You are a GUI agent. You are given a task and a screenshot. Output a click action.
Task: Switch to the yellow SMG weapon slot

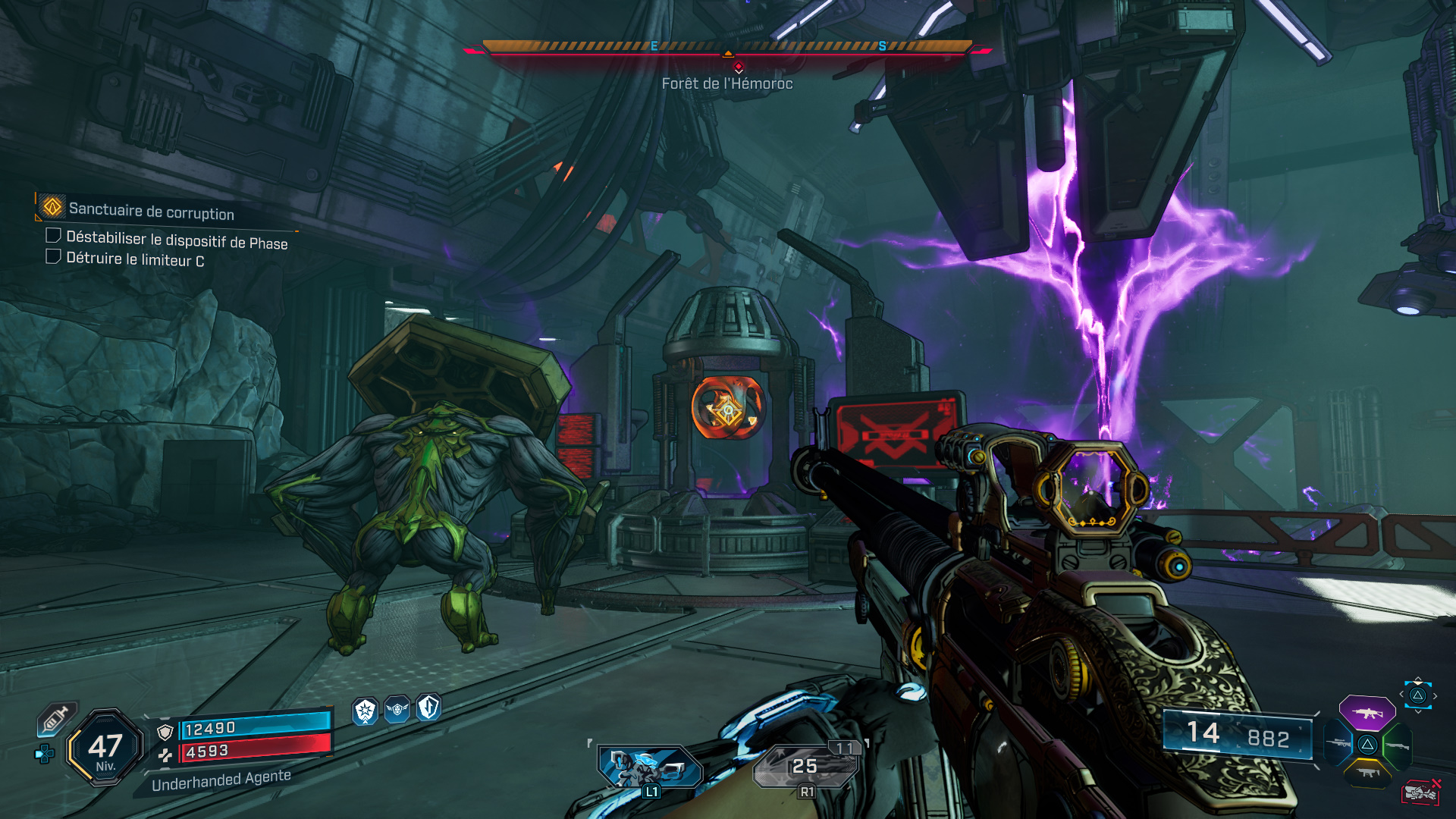(x=1367, y=773)
